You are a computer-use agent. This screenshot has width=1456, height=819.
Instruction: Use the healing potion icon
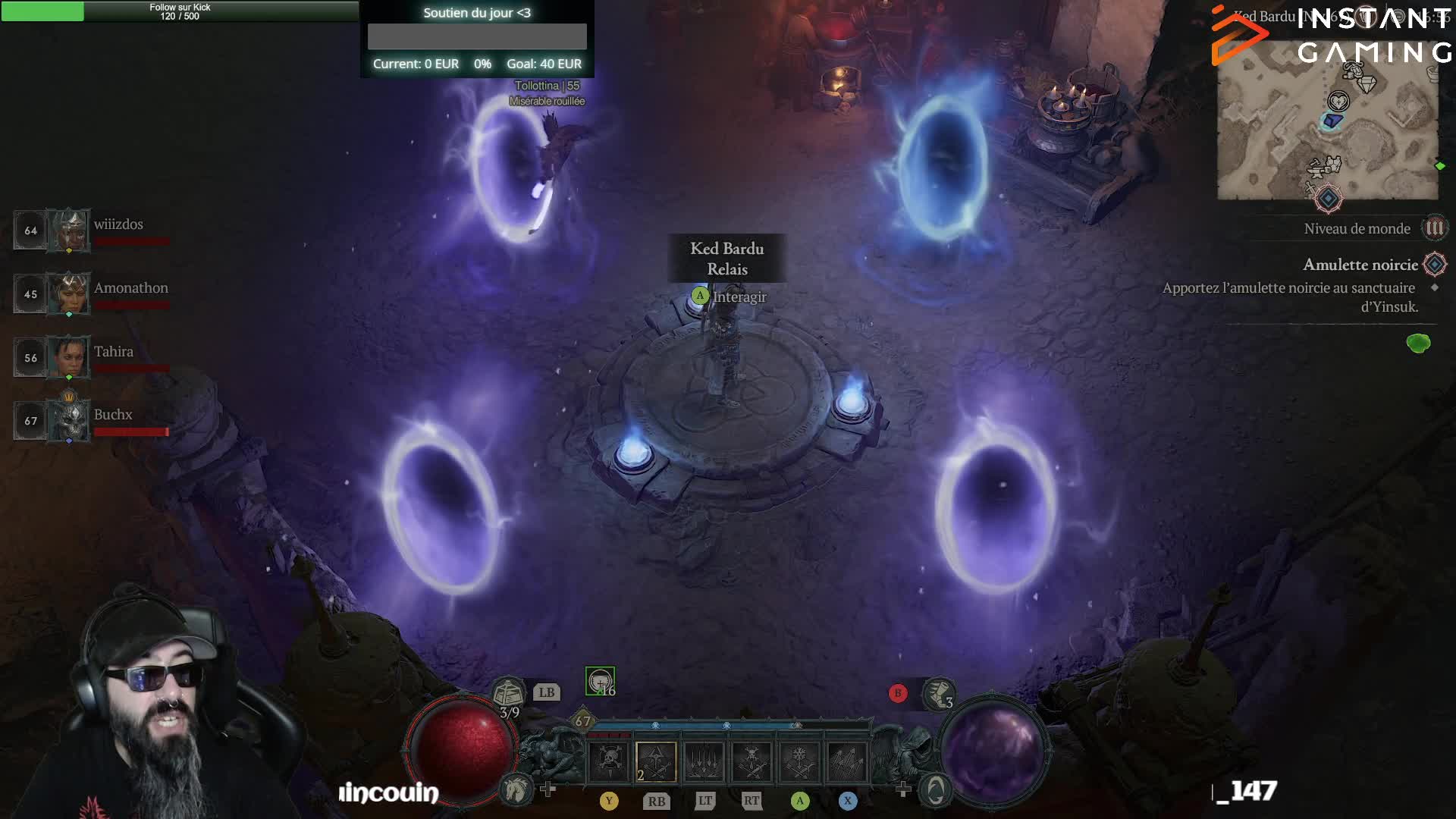click(x=509, y=693)
